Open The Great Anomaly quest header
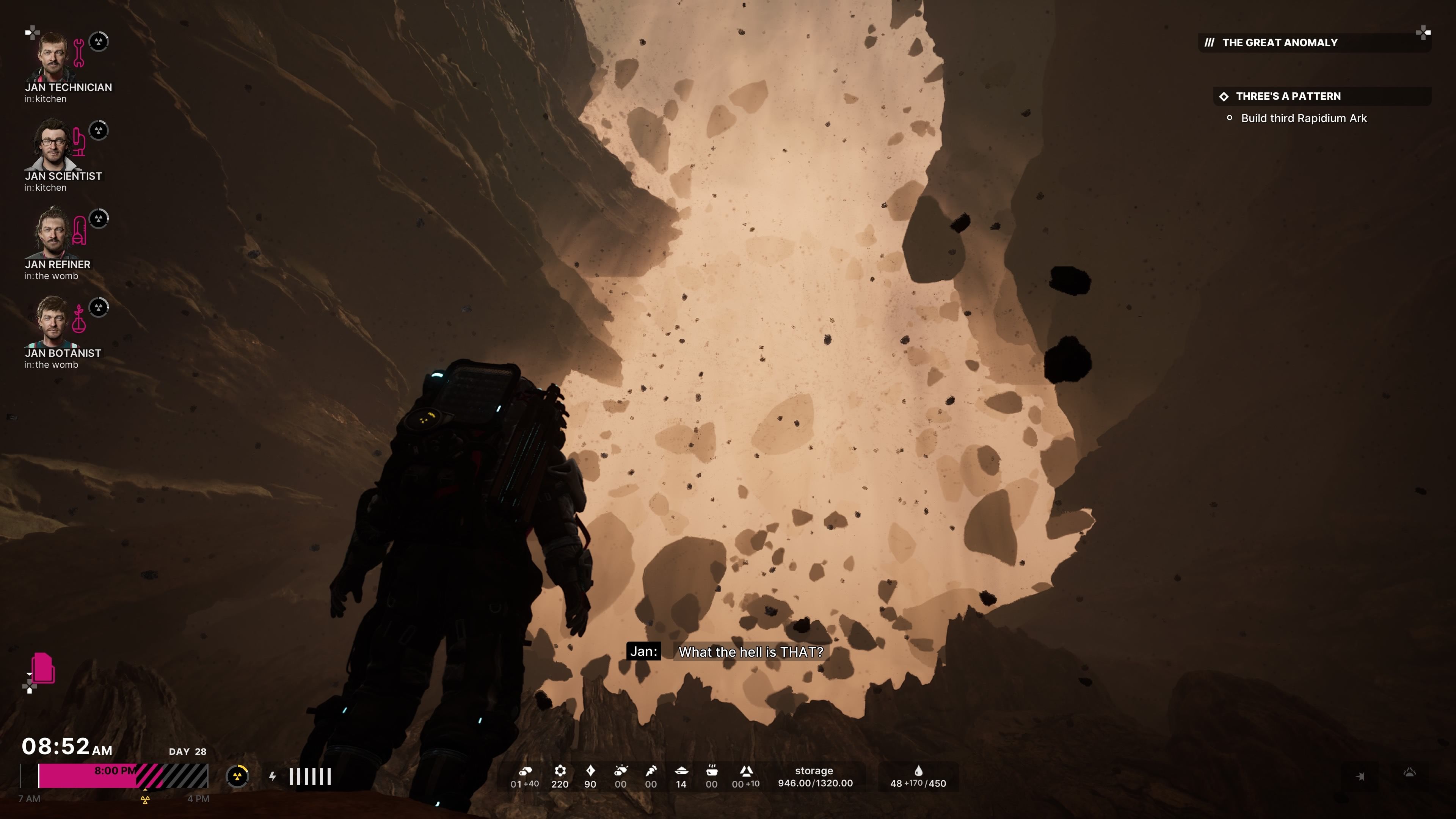The width and height of the screenshot is (1456, 819). point(1280,43)
